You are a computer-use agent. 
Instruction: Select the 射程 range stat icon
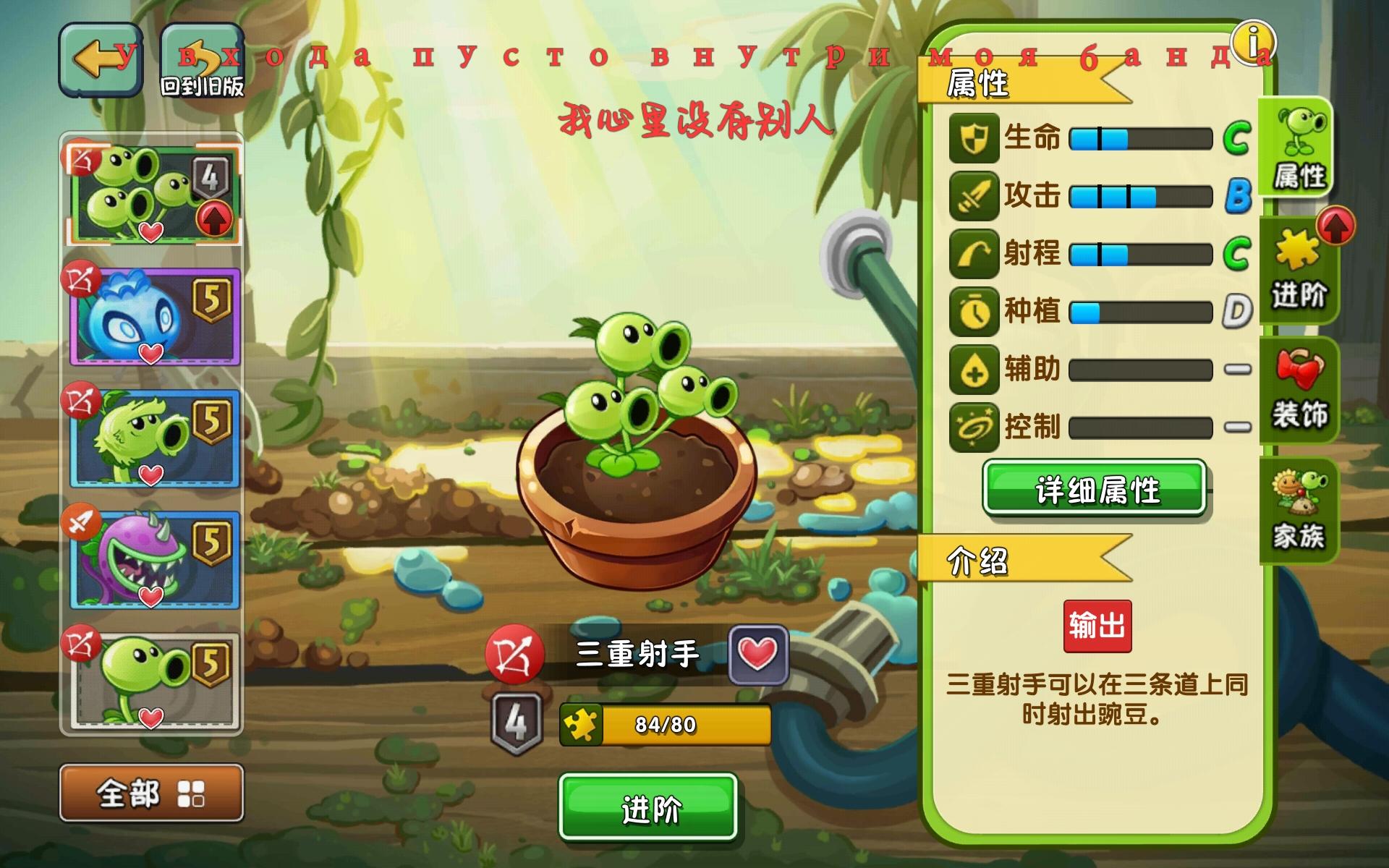pos(973,255)
